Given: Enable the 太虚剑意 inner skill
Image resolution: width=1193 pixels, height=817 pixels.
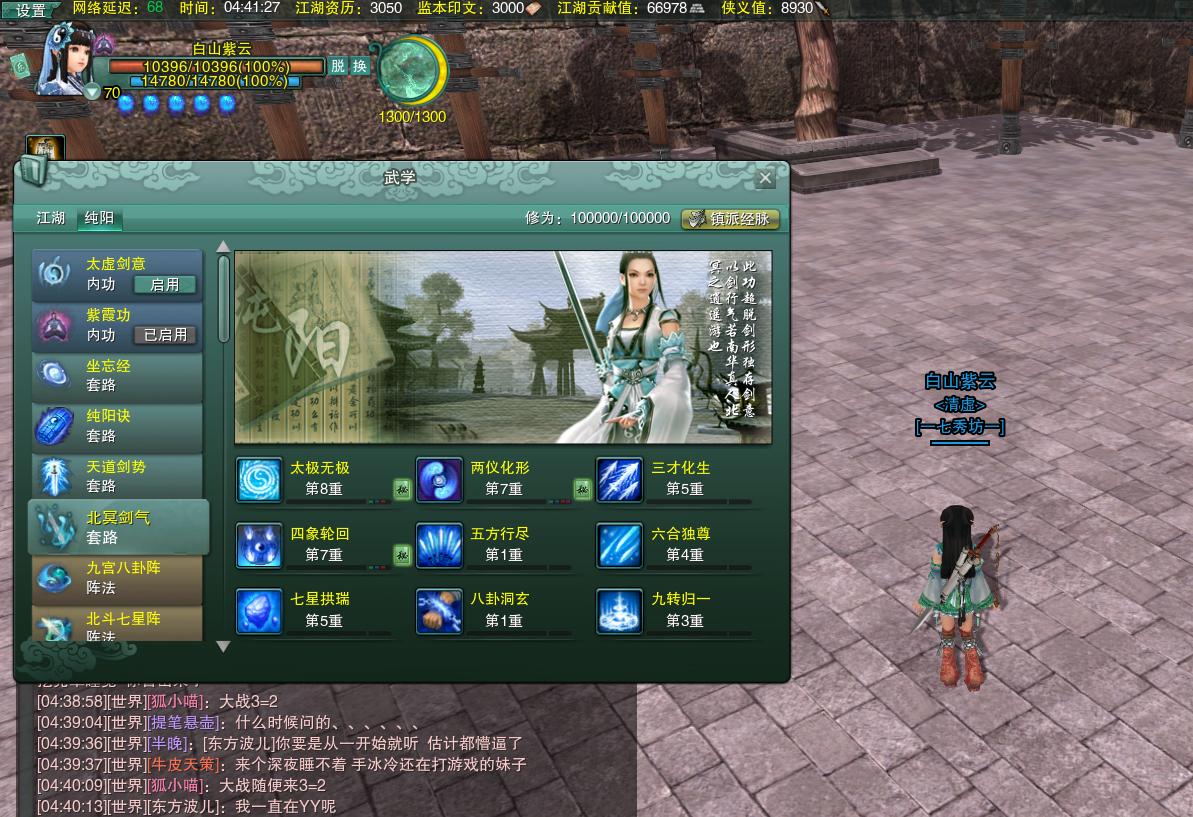Looking at the screenshot, I should (165, 285).
